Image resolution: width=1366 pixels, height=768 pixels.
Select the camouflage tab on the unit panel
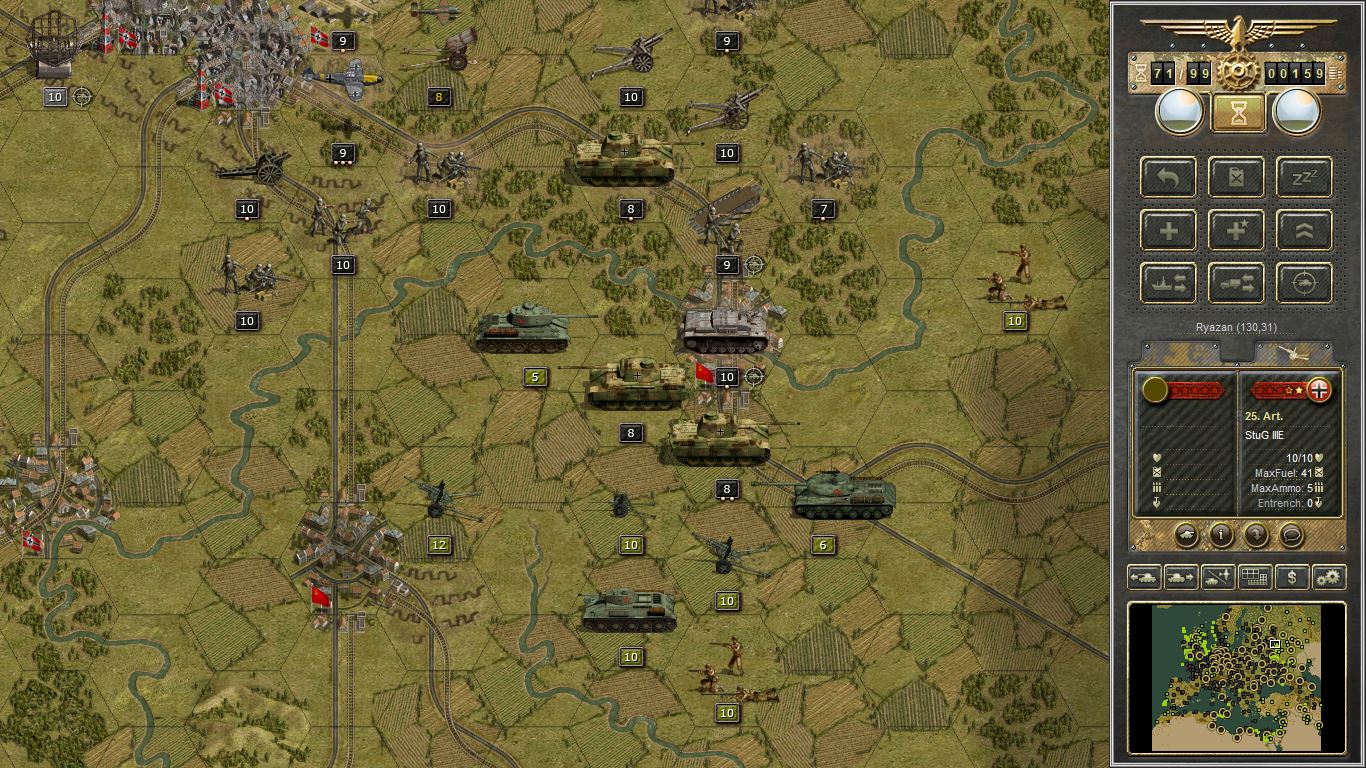[x=1180, y=351]
